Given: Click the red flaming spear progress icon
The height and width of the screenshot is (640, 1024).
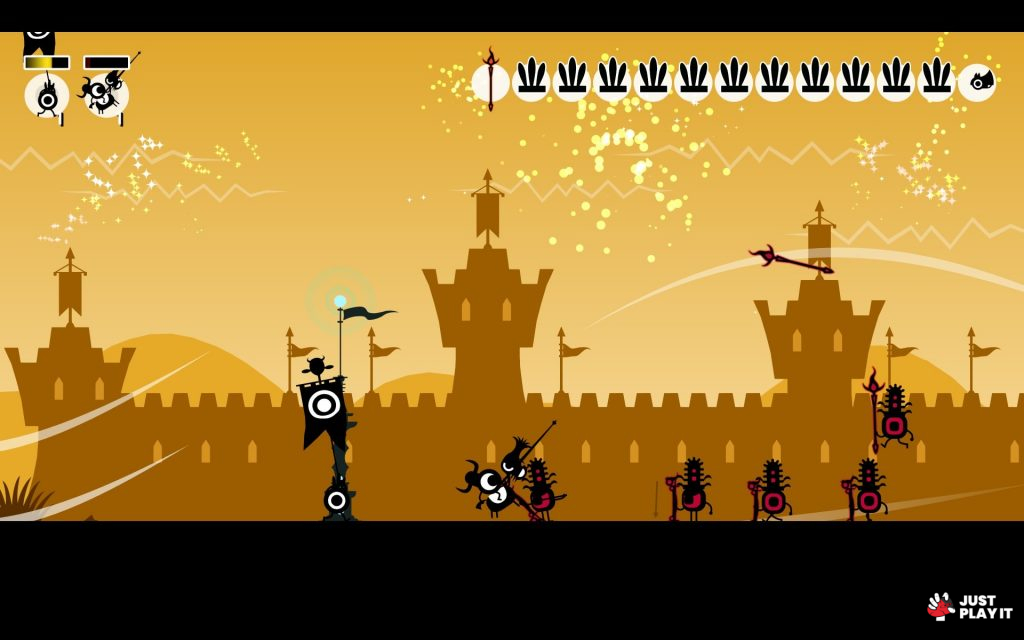Looking at the screenshot, I should coord(490,81).
